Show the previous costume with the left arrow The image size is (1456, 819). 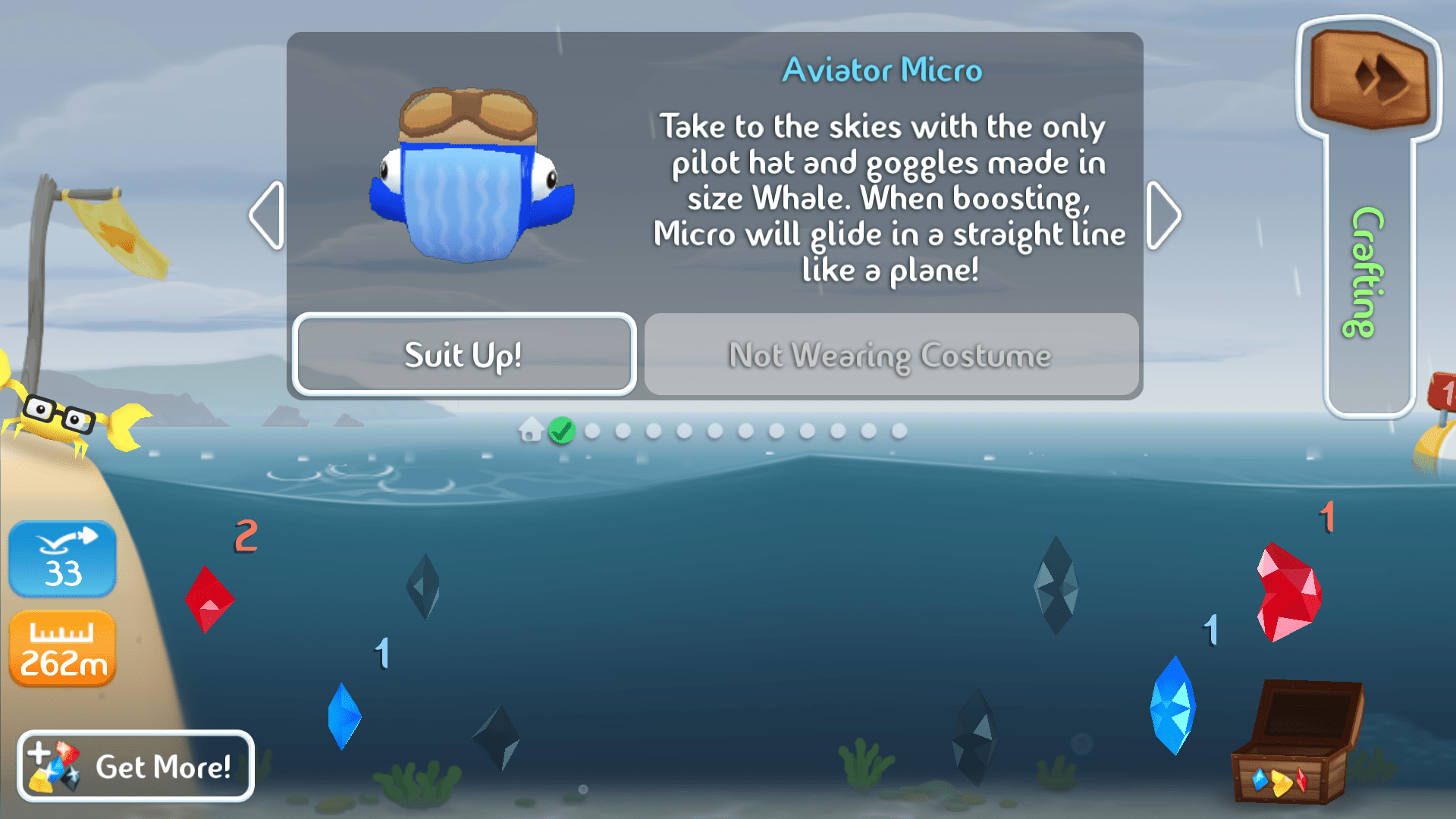265,215
